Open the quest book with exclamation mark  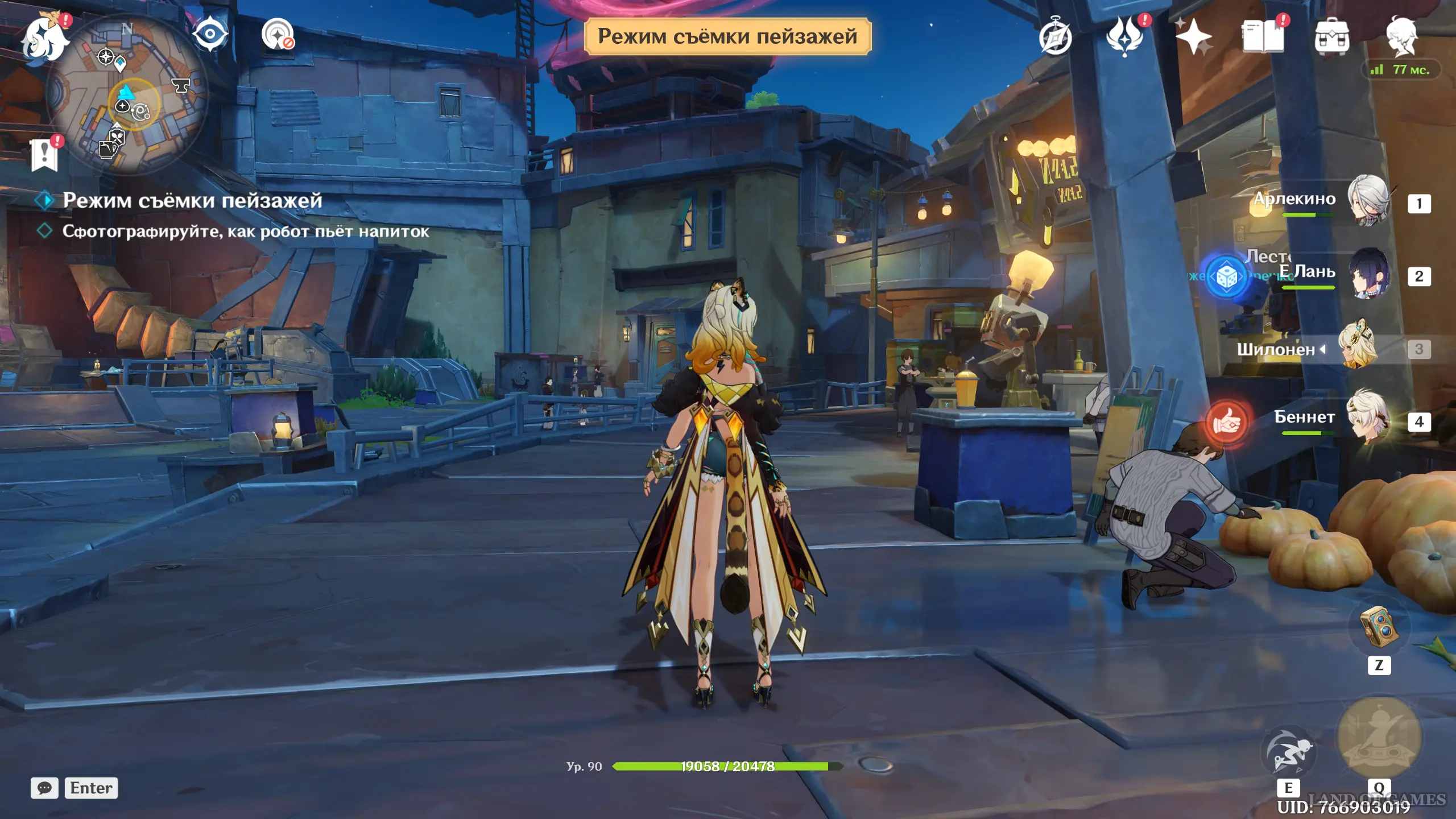pyautogui.click(x=44, y=154)
